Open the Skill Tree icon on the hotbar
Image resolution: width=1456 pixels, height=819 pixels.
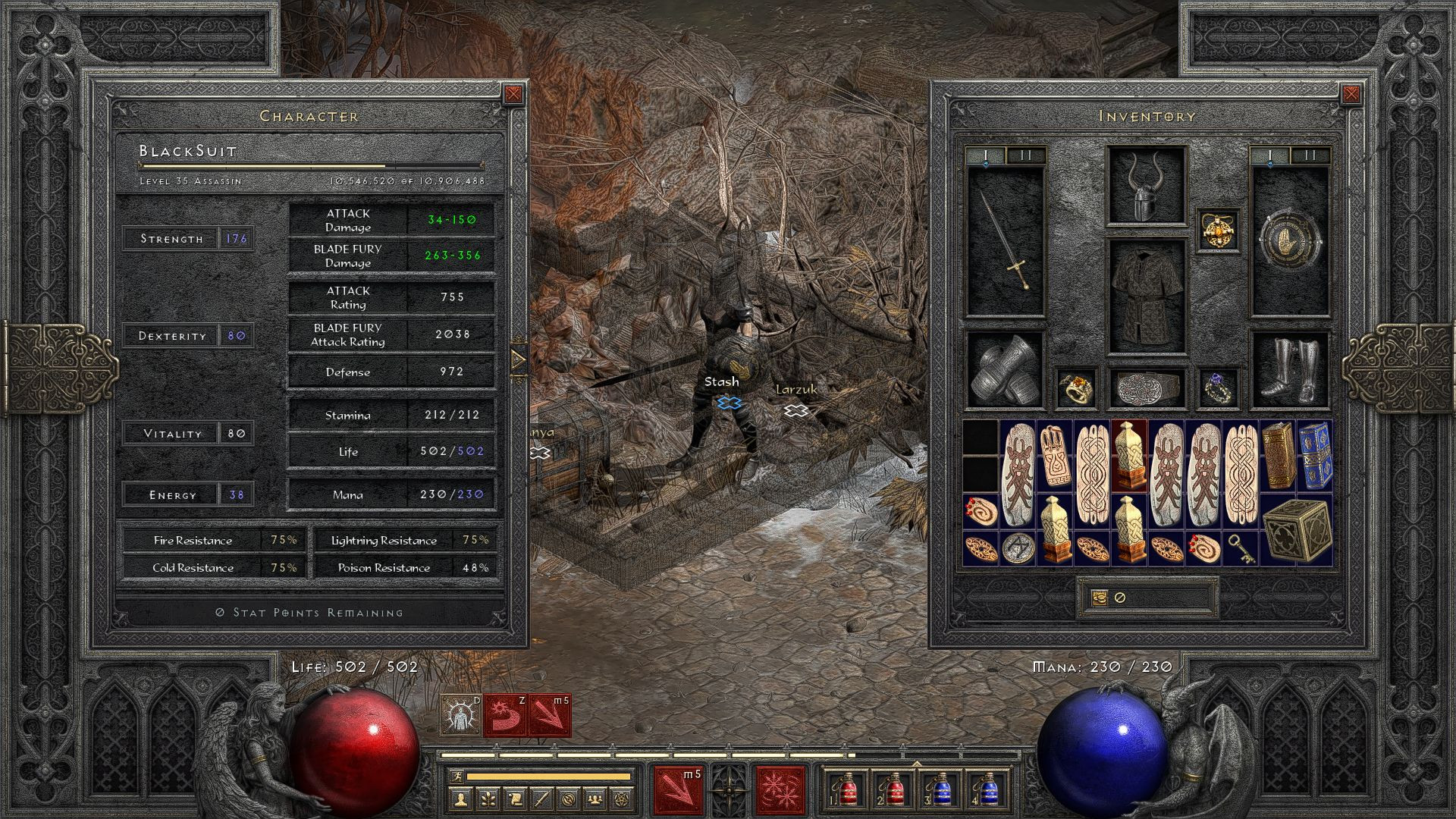[x=488, y=800]
